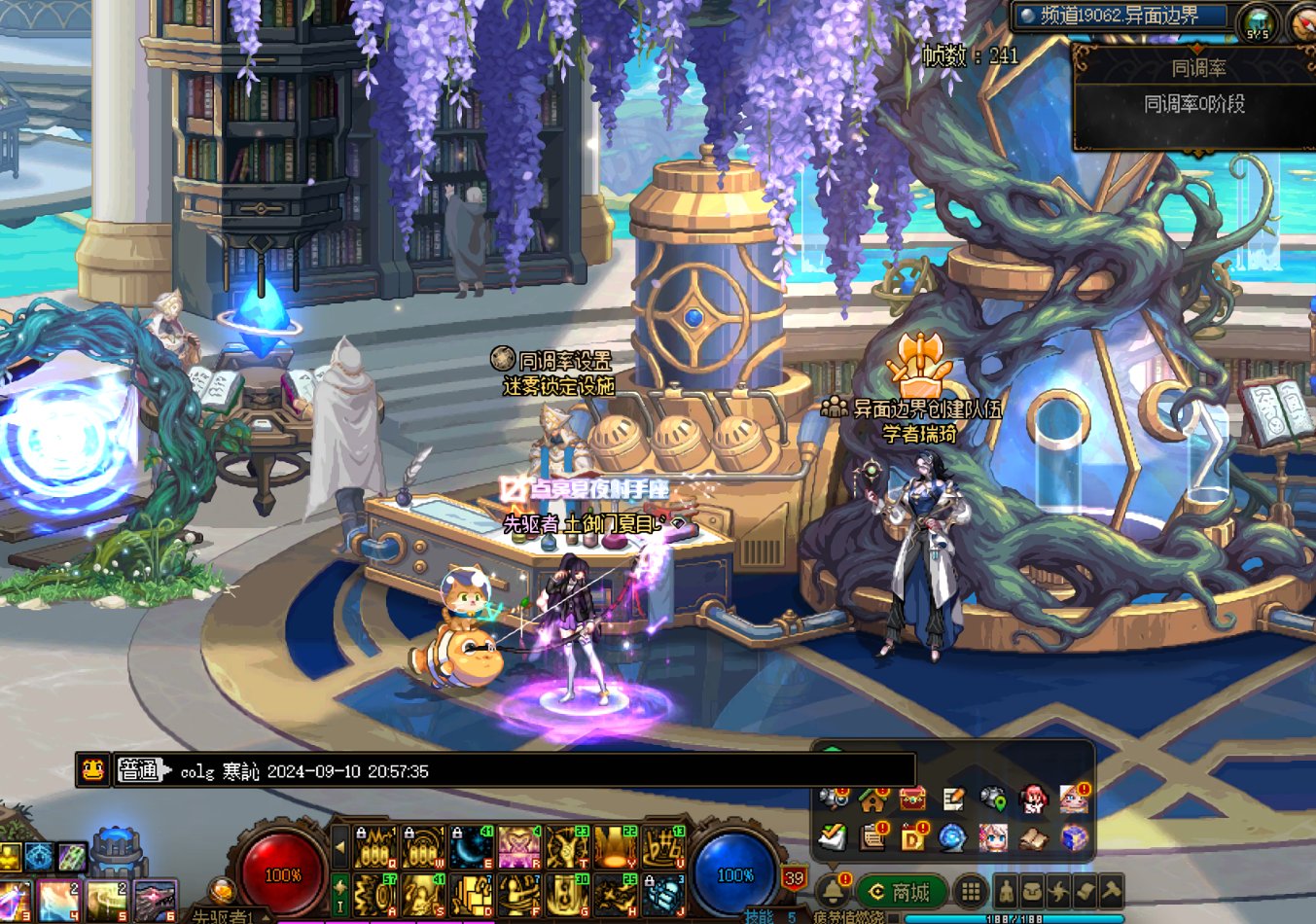Open the emoji face button by chat

click(92, 770)
